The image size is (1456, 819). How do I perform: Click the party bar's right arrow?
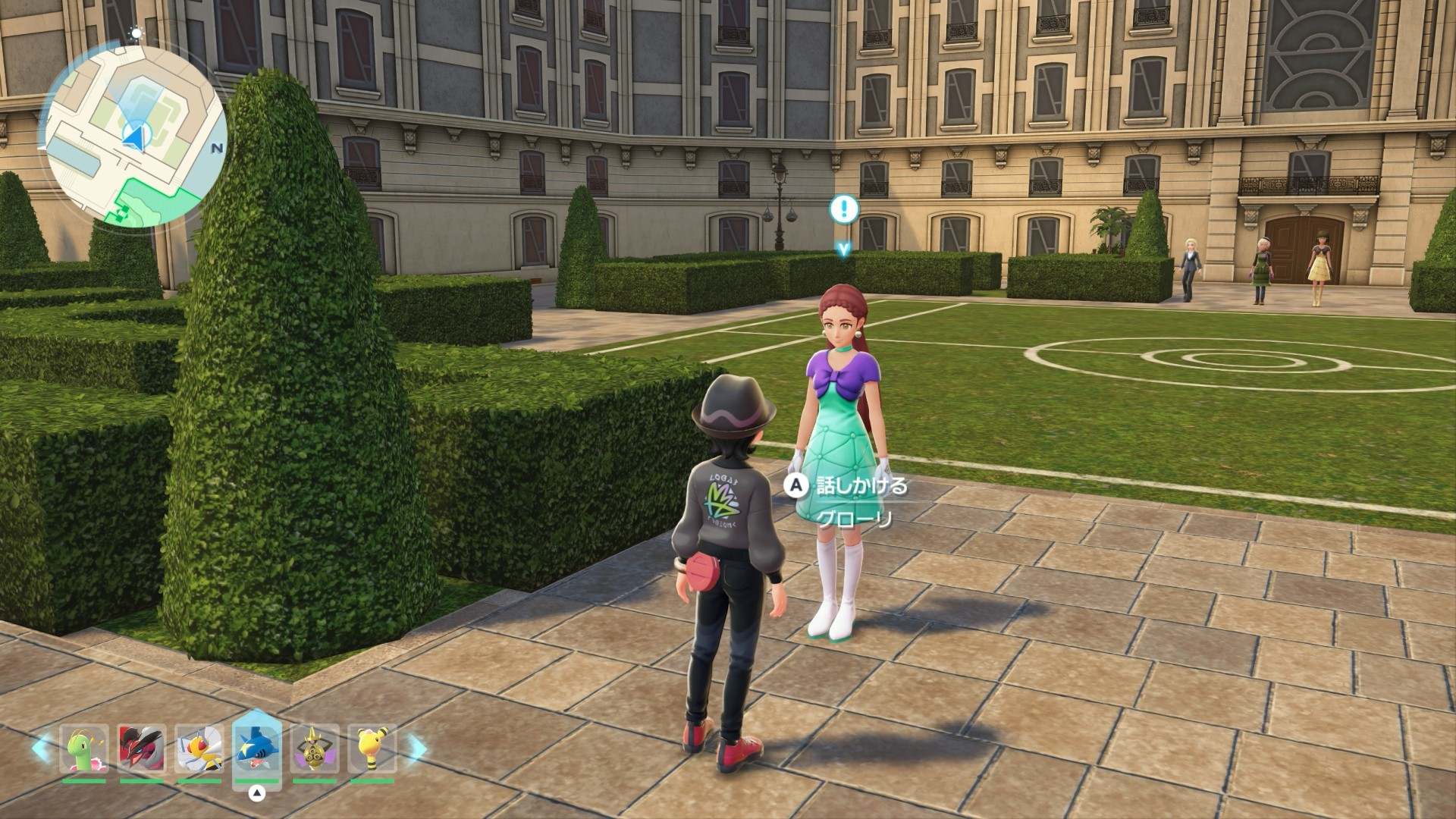415,747
